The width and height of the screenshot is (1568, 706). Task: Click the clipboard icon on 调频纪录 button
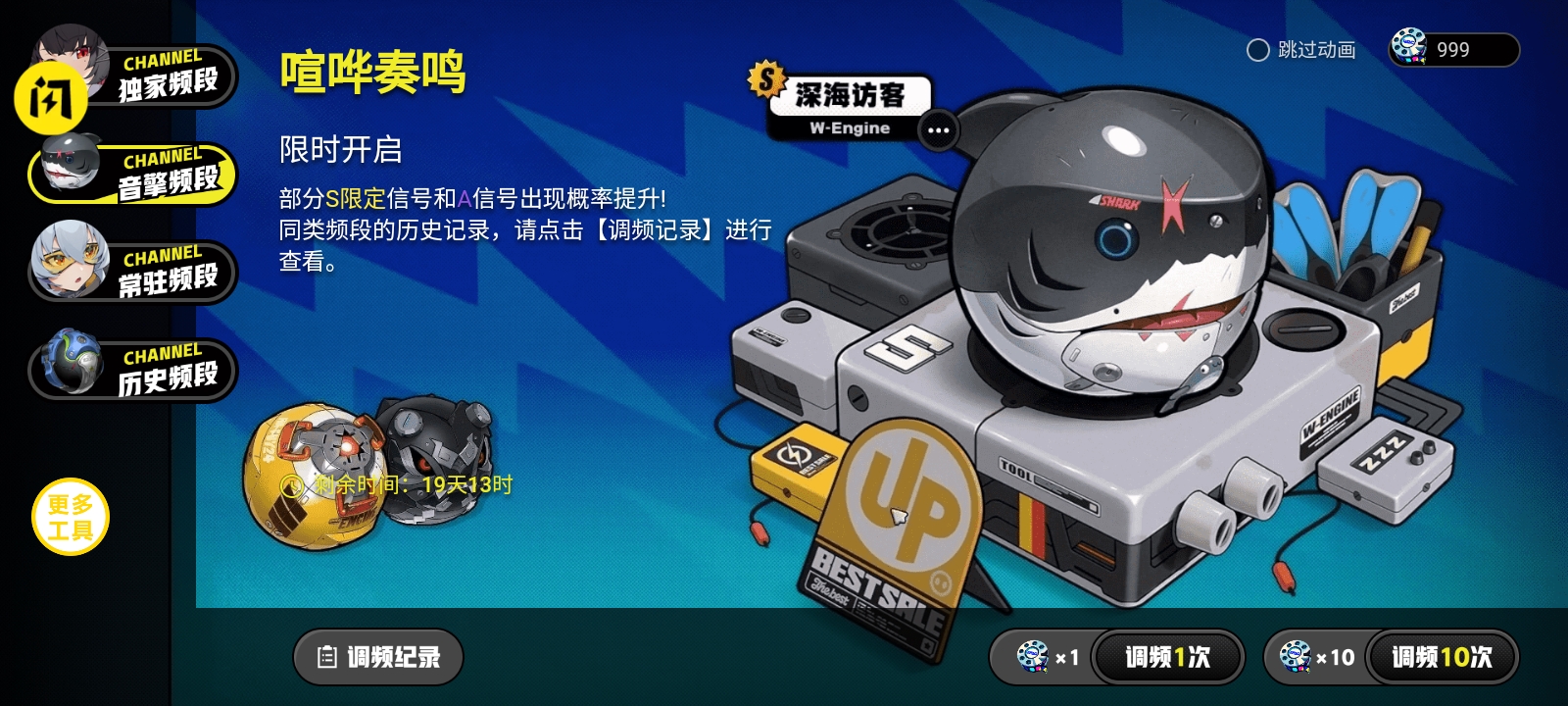327,657
